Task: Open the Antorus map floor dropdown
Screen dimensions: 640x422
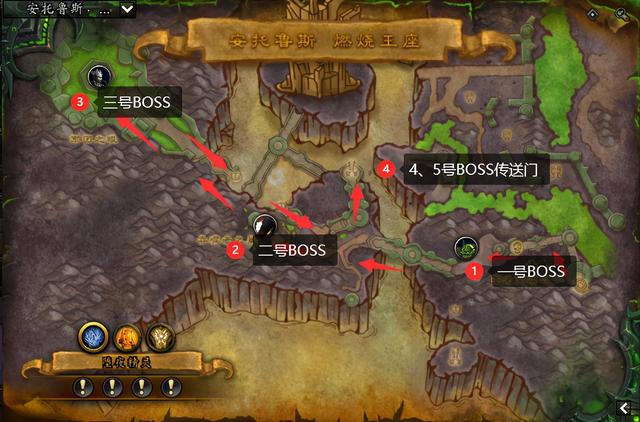Action: pyautogui.click(x=128, y=9)
